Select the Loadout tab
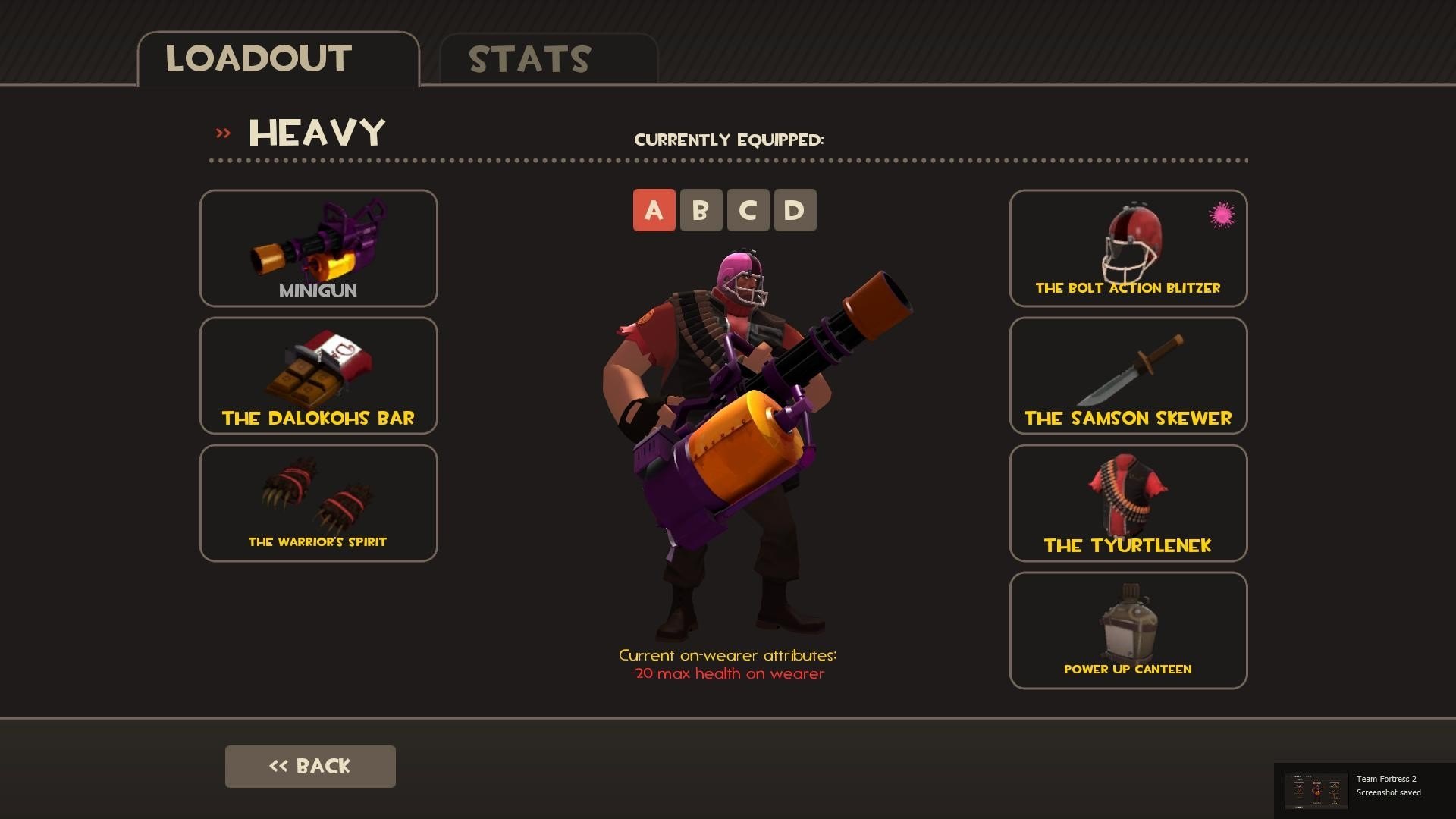The image size is (1456, 819). (x=278, y=59)
